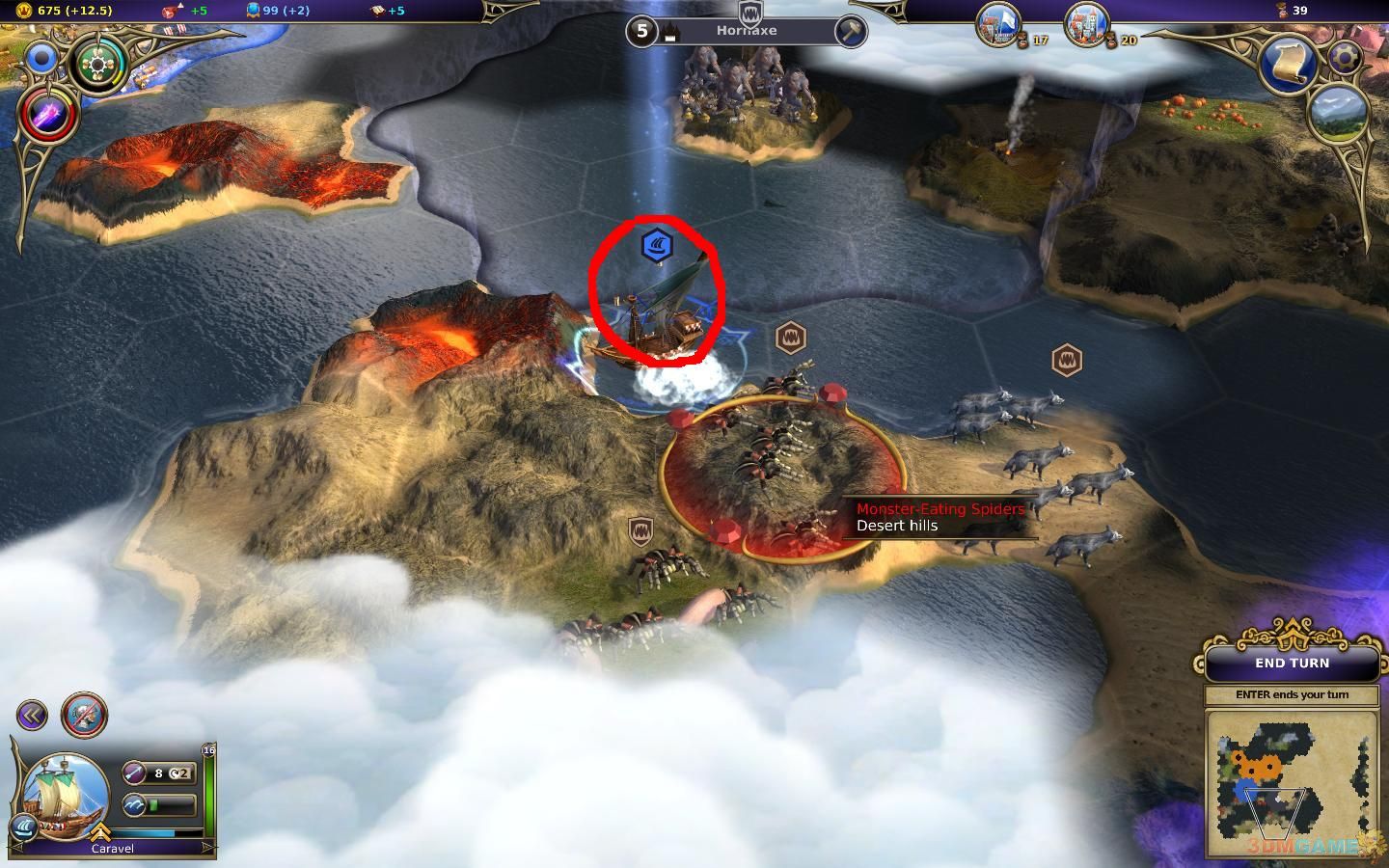1389x868 pixels.
Task: Select the Caravel's blue ship marker
Action: [x=657, y=244]
